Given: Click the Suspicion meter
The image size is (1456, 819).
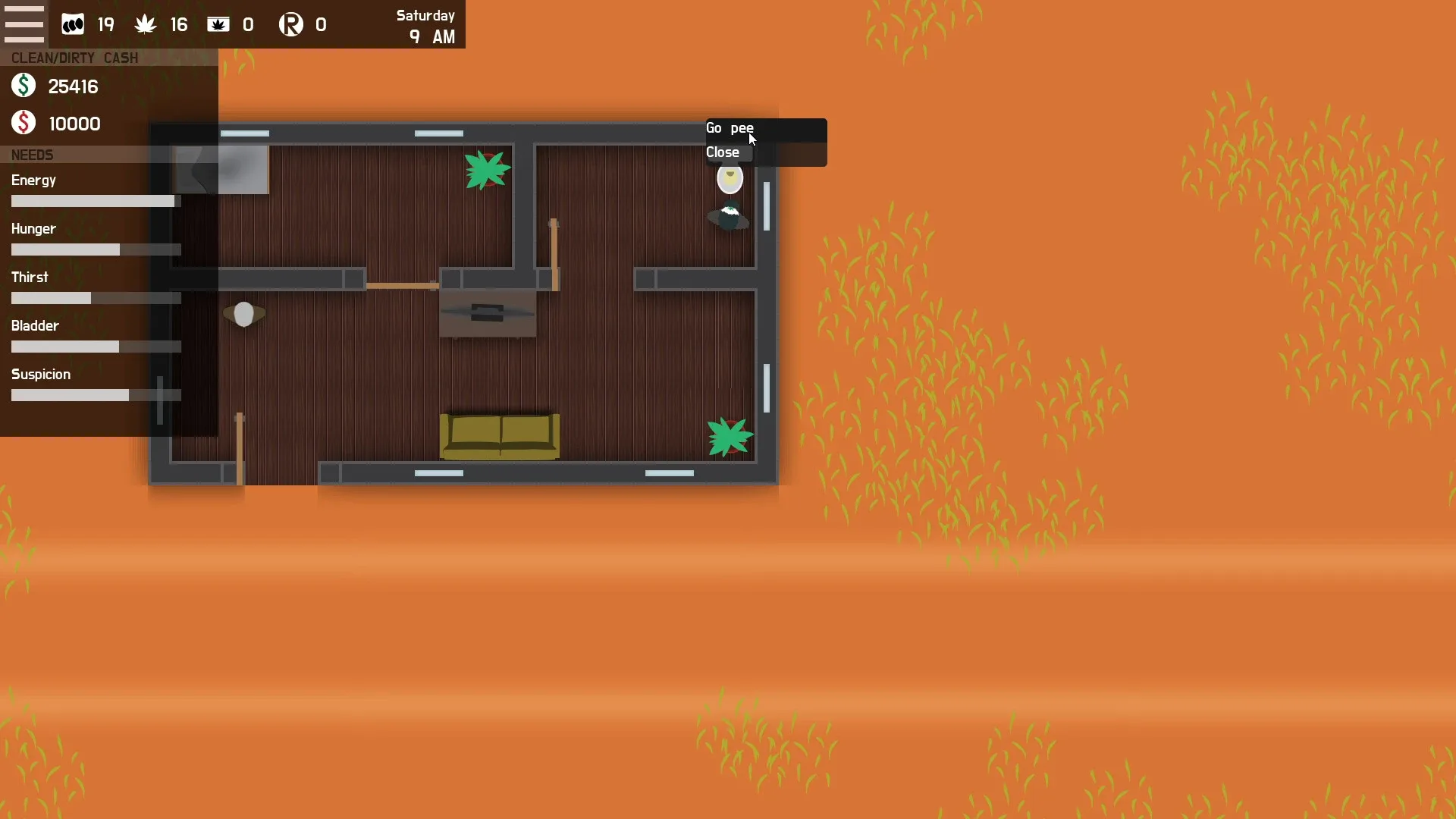Looking at the screenshot, I should [94, 395].
